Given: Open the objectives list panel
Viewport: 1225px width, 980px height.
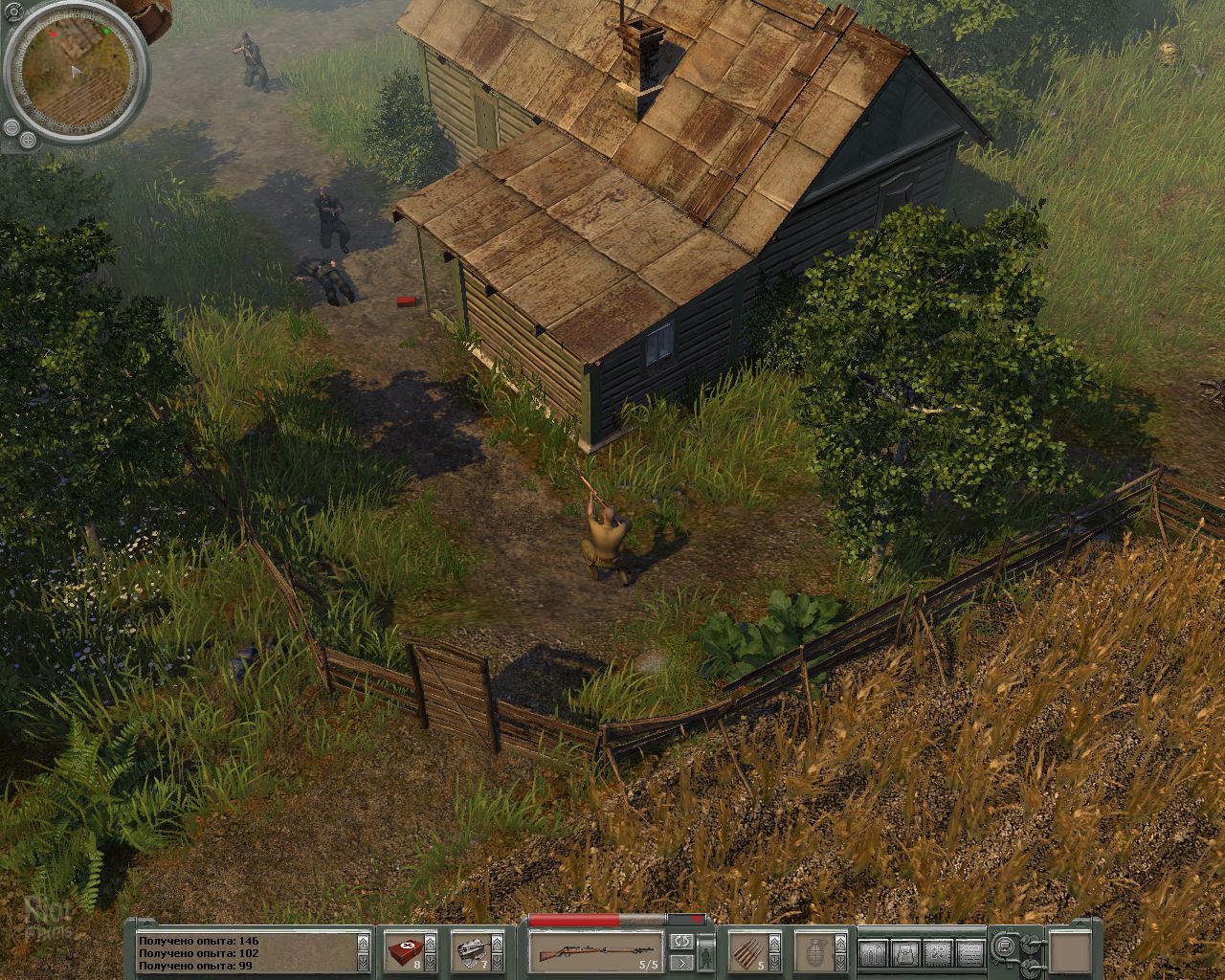Looking at the screenshot, I should point(970,952).
